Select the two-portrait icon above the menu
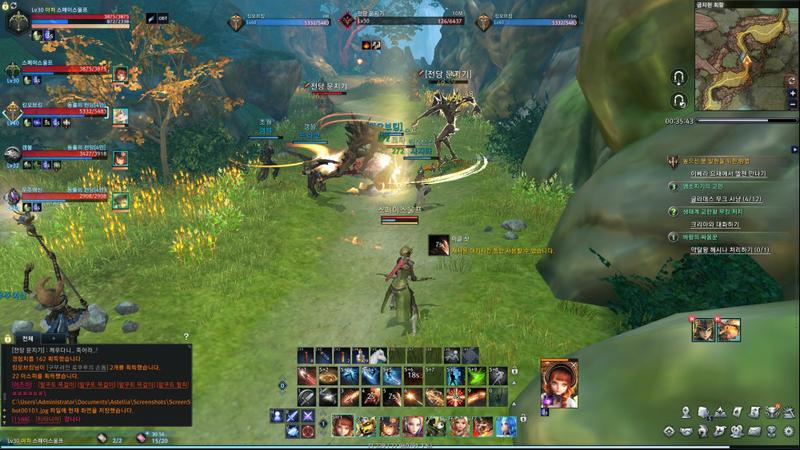Image resolution: width=800 pixels, height=450 pixels. pos(715,329)
